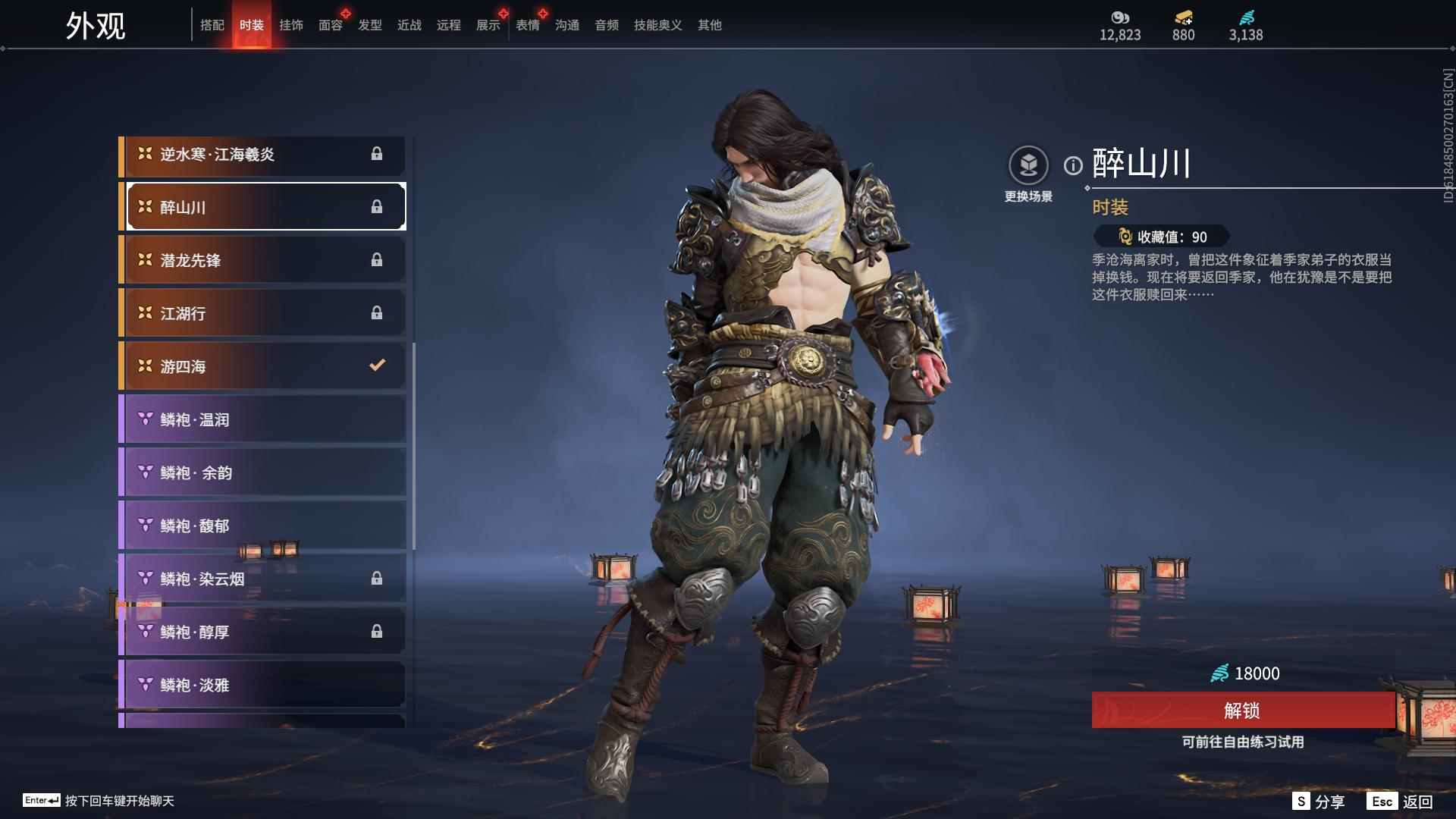The image size is (1456, 819).
Task: Click the ingot currency icon showing 880
Action: [1183, 19]
